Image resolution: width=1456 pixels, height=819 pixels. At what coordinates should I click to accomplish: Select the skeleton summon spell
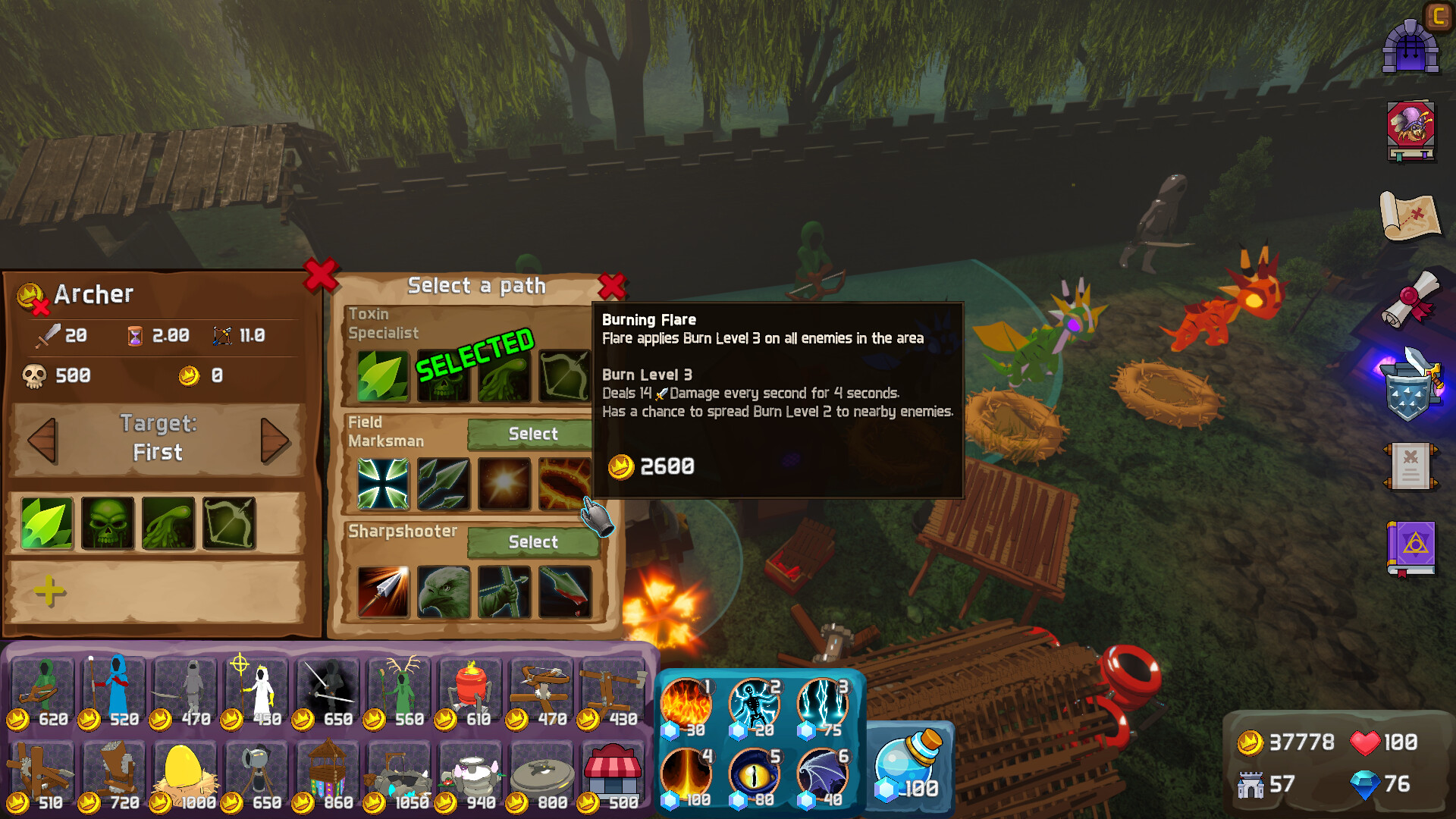click(x=755, y=702)
